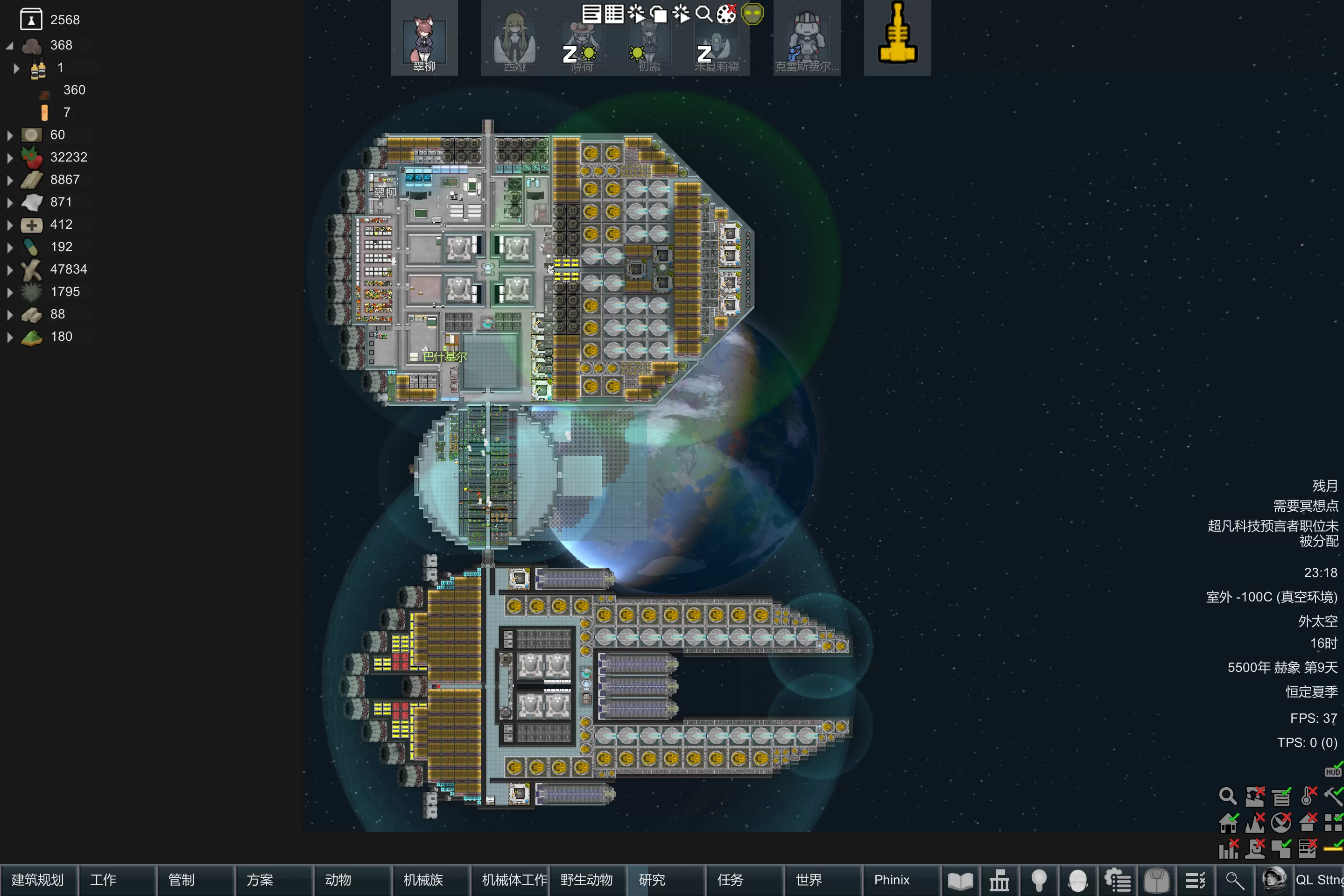Open the open-book history button
Viewport: 1344px width, 896px height.
[960, 881]
